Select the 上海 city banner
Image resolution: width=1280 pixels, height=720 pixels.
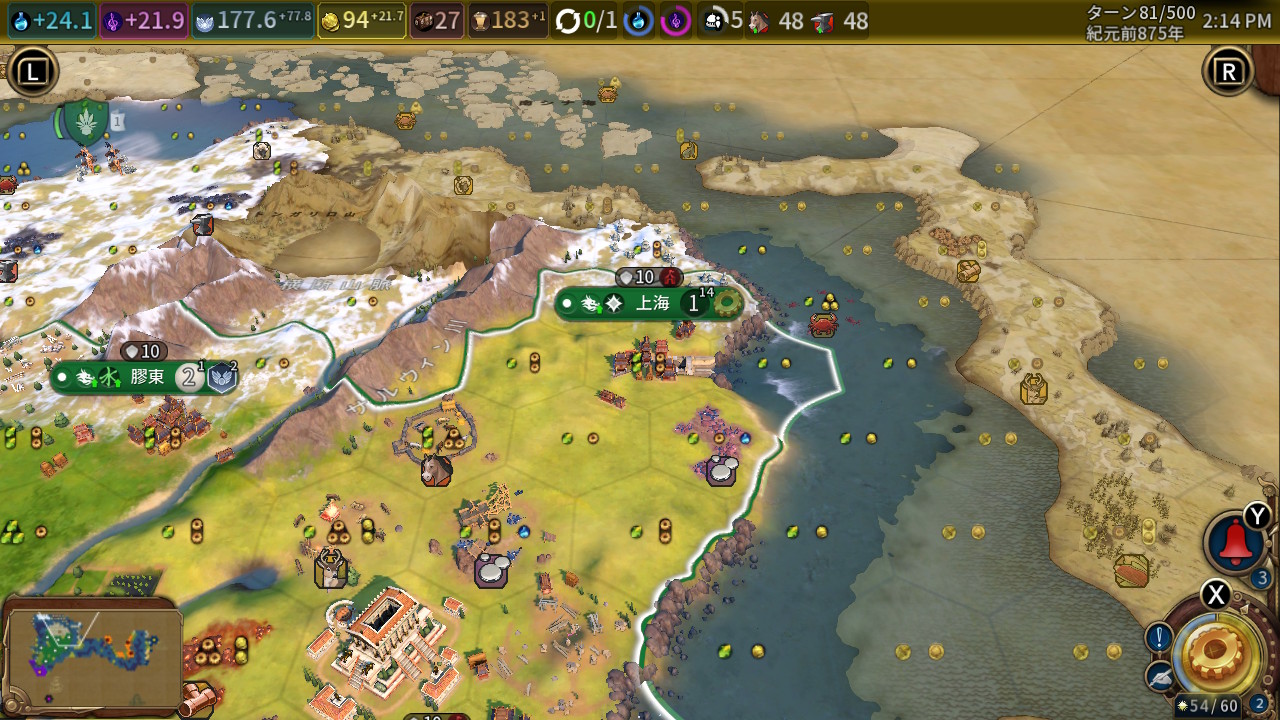pos(651,303)
